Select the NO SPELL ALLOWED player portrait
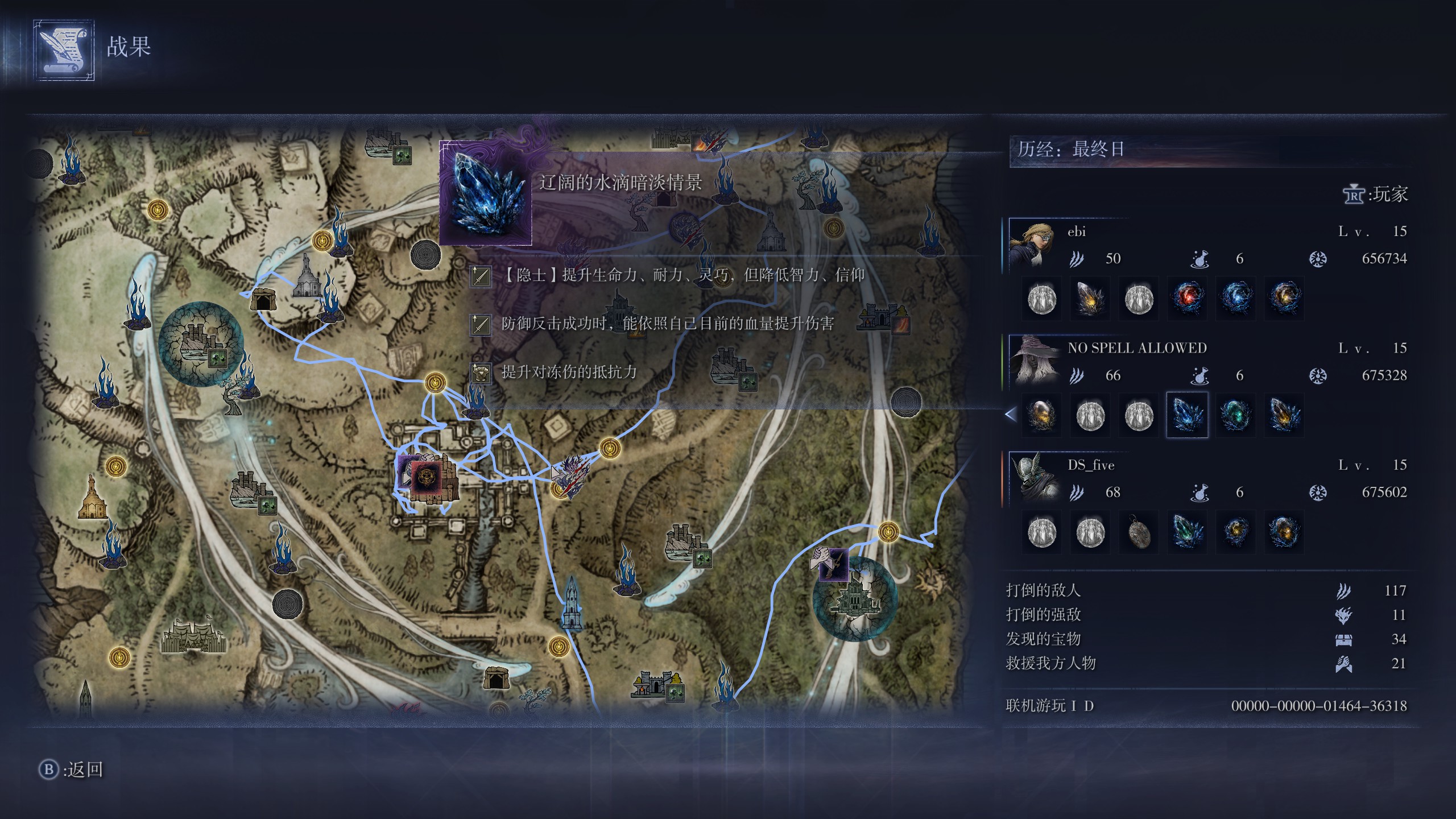 click(1033, 362)
